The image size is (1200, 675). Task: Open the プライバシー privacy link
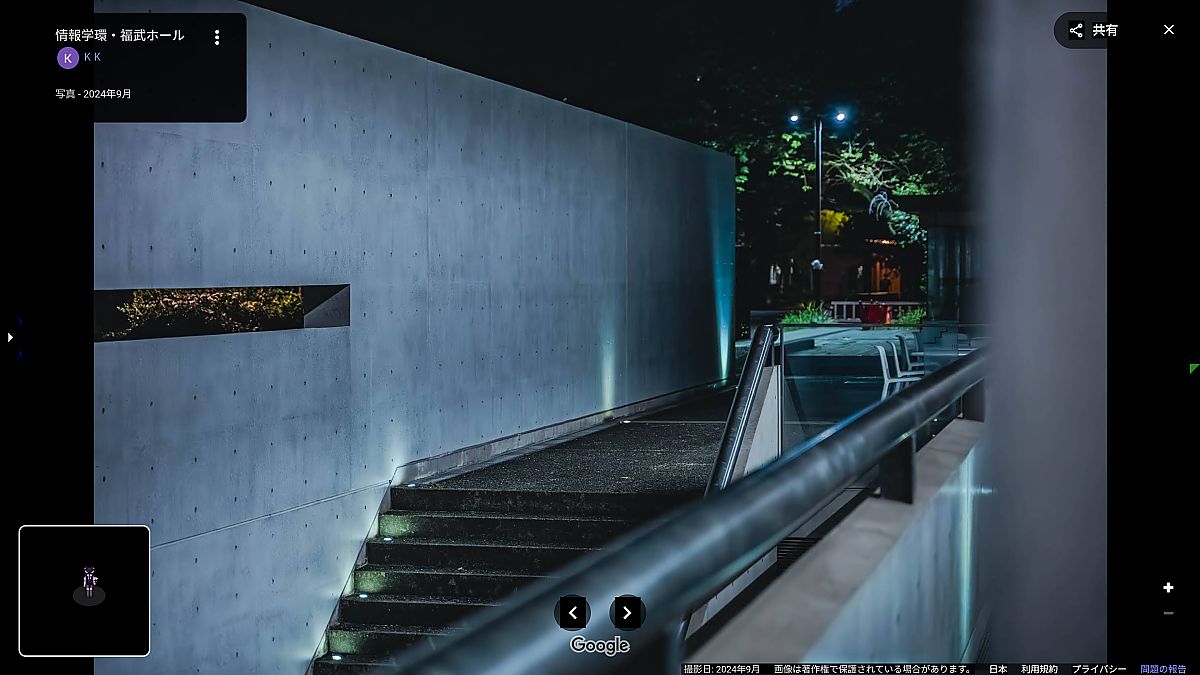[1099, 669]
